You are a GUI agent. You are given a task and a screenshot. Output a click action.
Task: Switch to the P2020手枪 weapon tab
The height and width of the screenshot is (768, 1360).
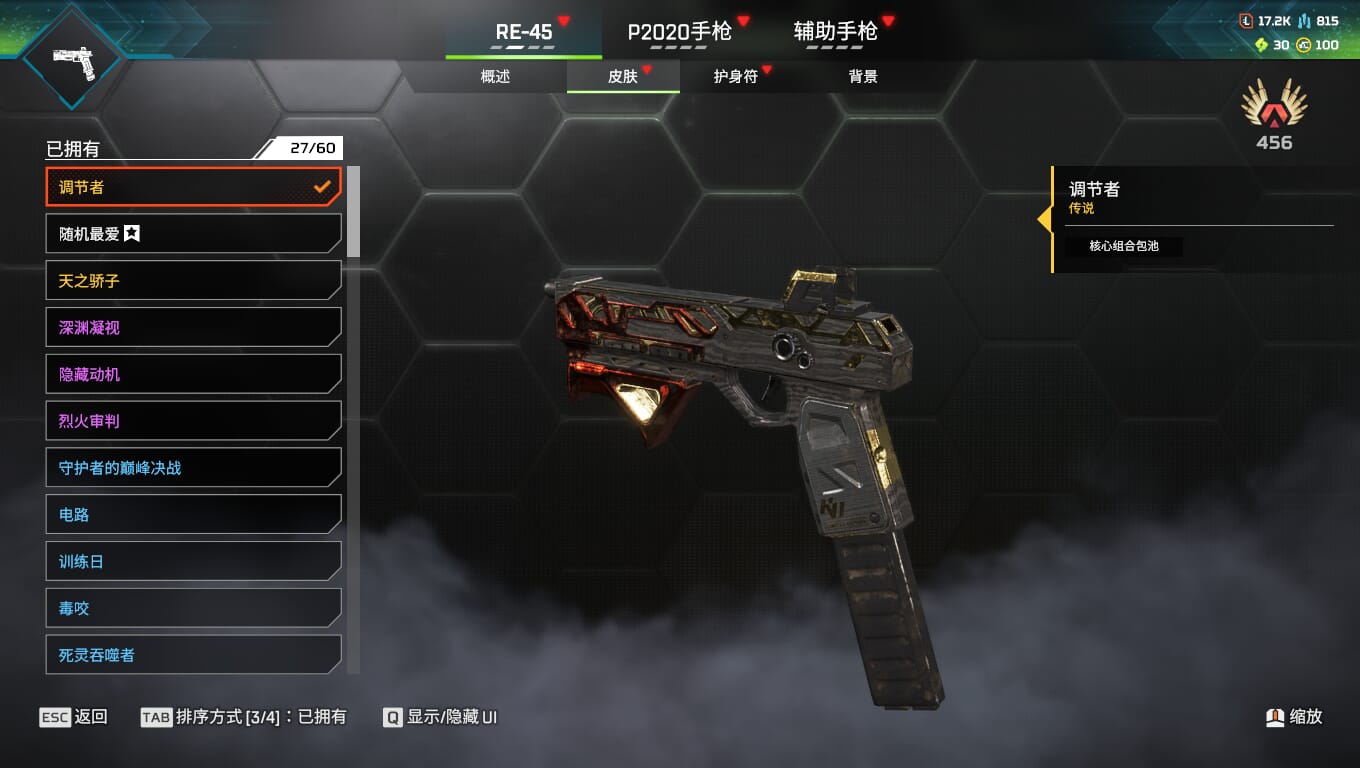click(x=679, y=32)
